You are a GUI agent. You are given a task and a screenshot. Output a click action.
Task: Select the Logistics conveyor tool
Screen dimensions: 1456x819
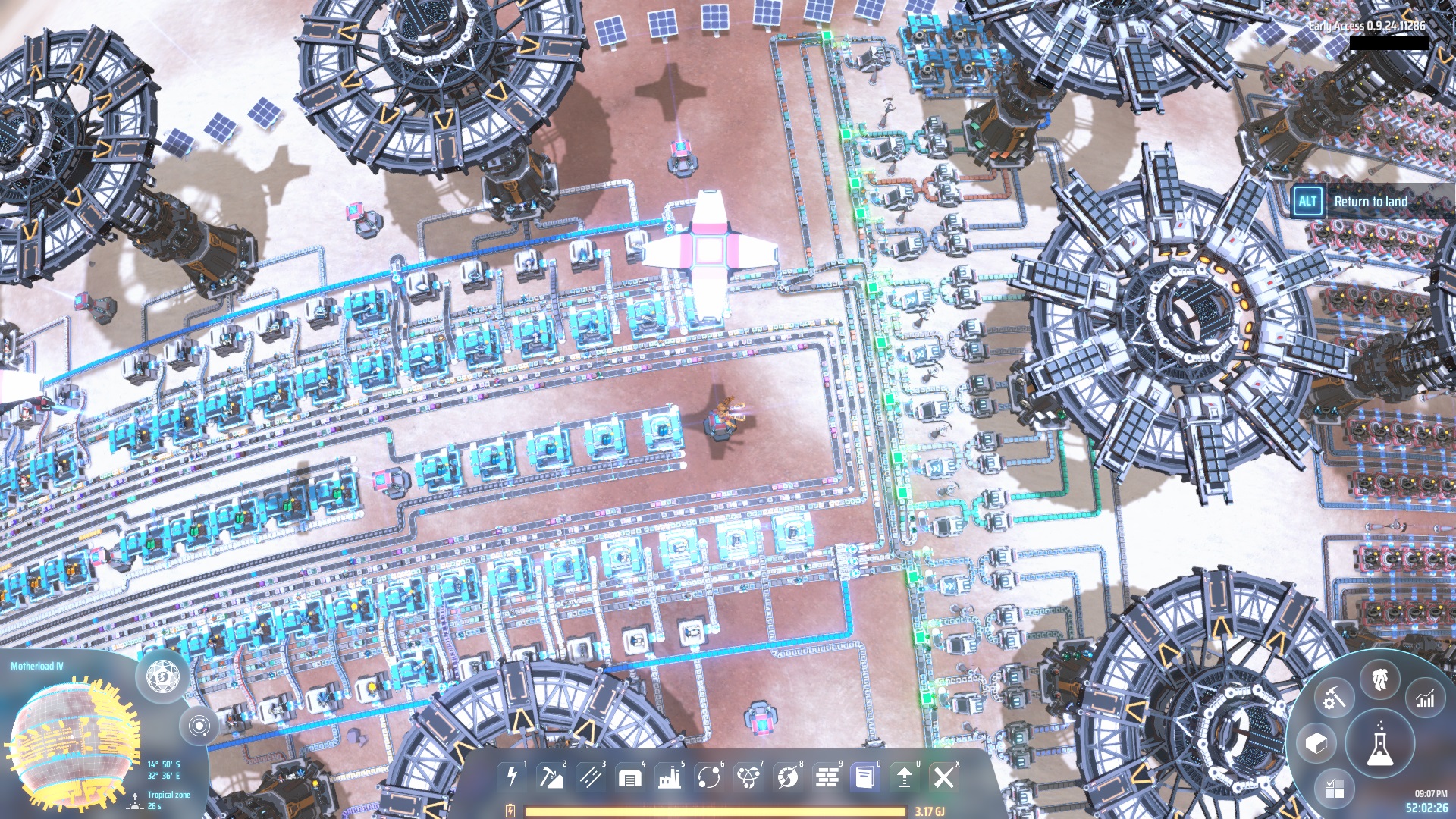pyautogui.click(x=590, y=777)
